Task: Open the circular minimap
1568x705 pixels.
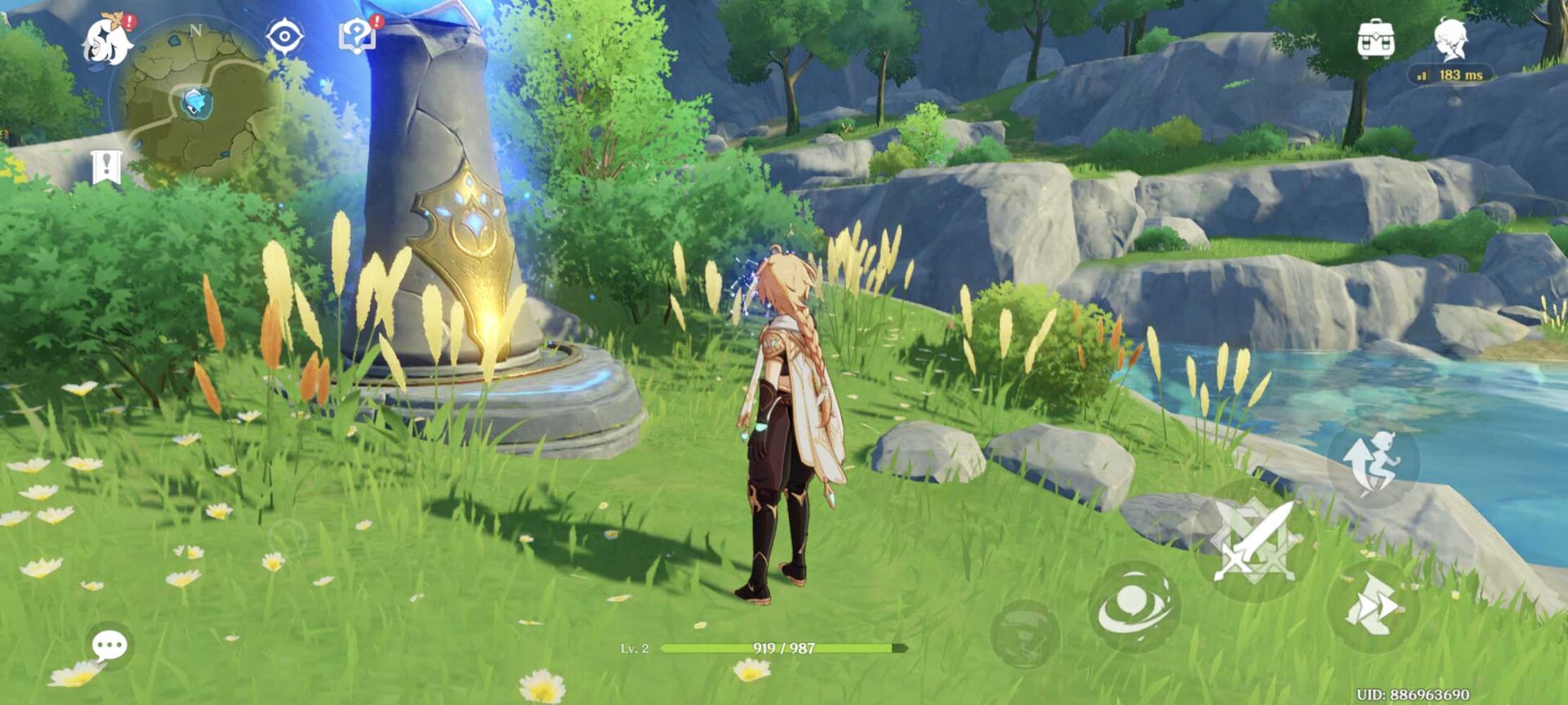Action: [194, 101]
